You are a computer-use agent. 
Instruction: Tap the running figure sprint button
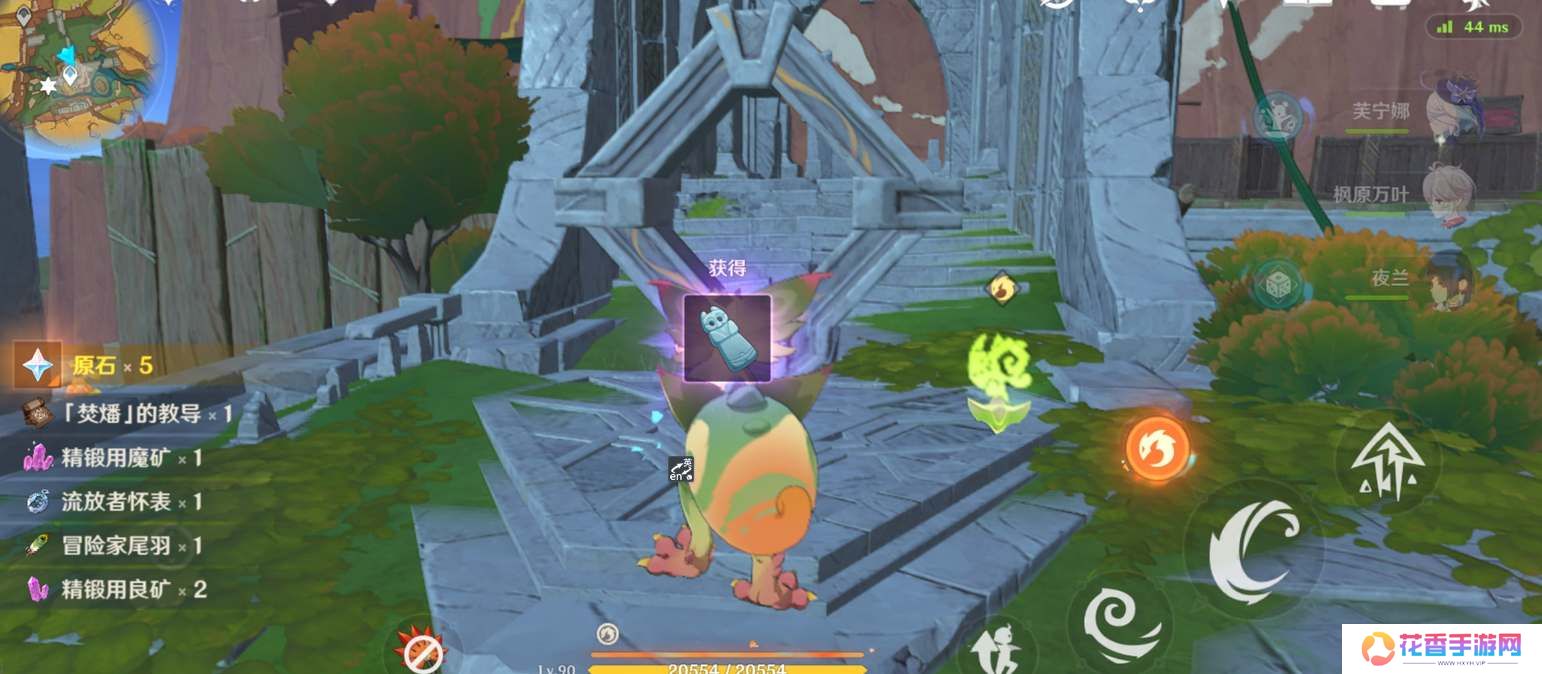pos(994,645)
